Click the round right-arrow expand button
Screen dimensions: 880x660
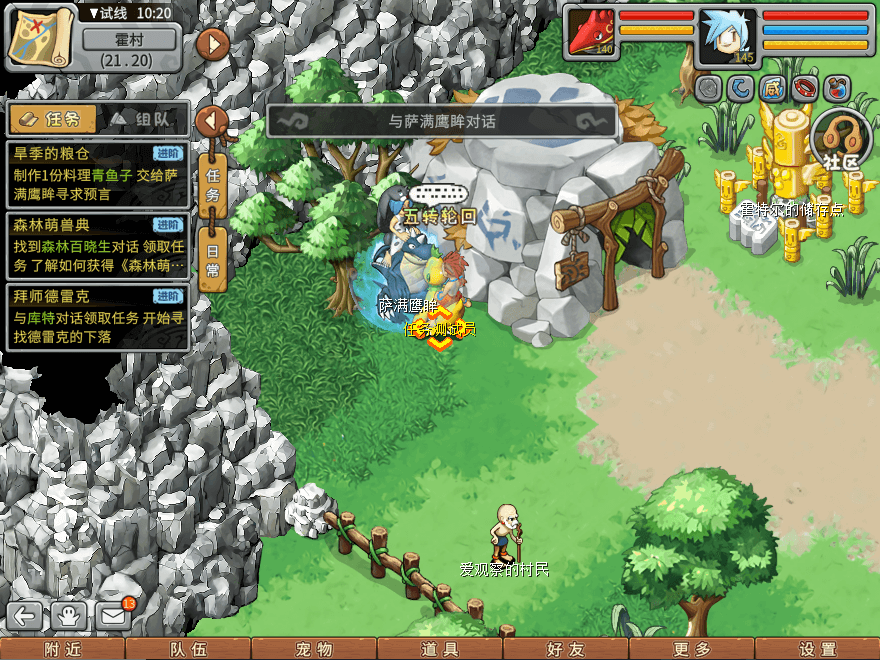(212, 45)
